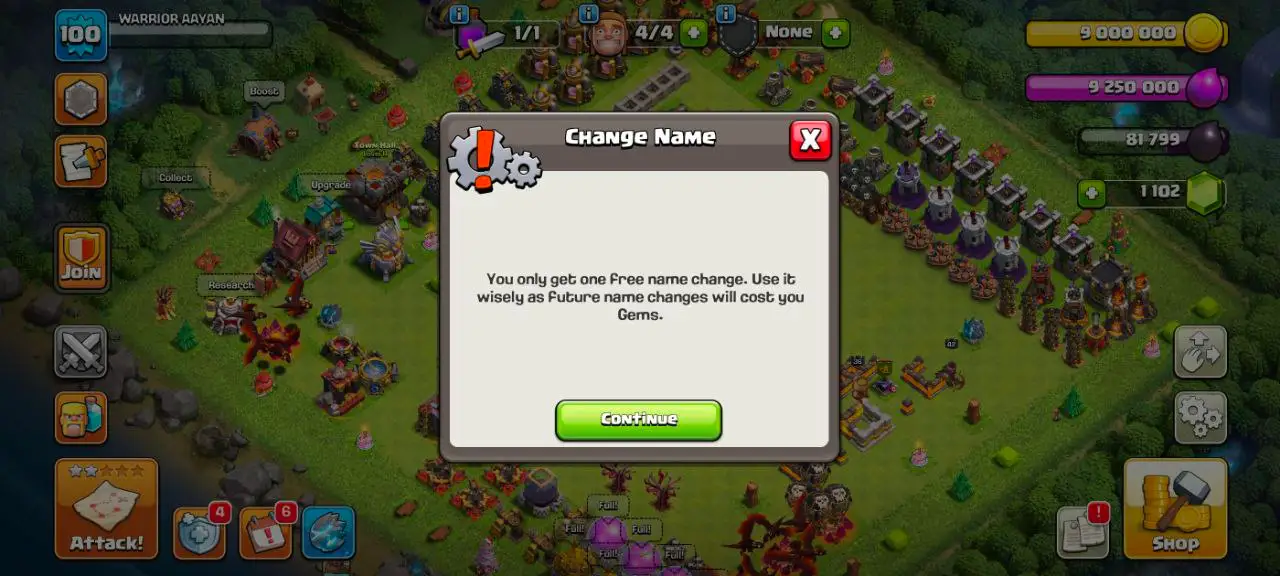Click the level 100 experience badge

(x=80, y=34)
